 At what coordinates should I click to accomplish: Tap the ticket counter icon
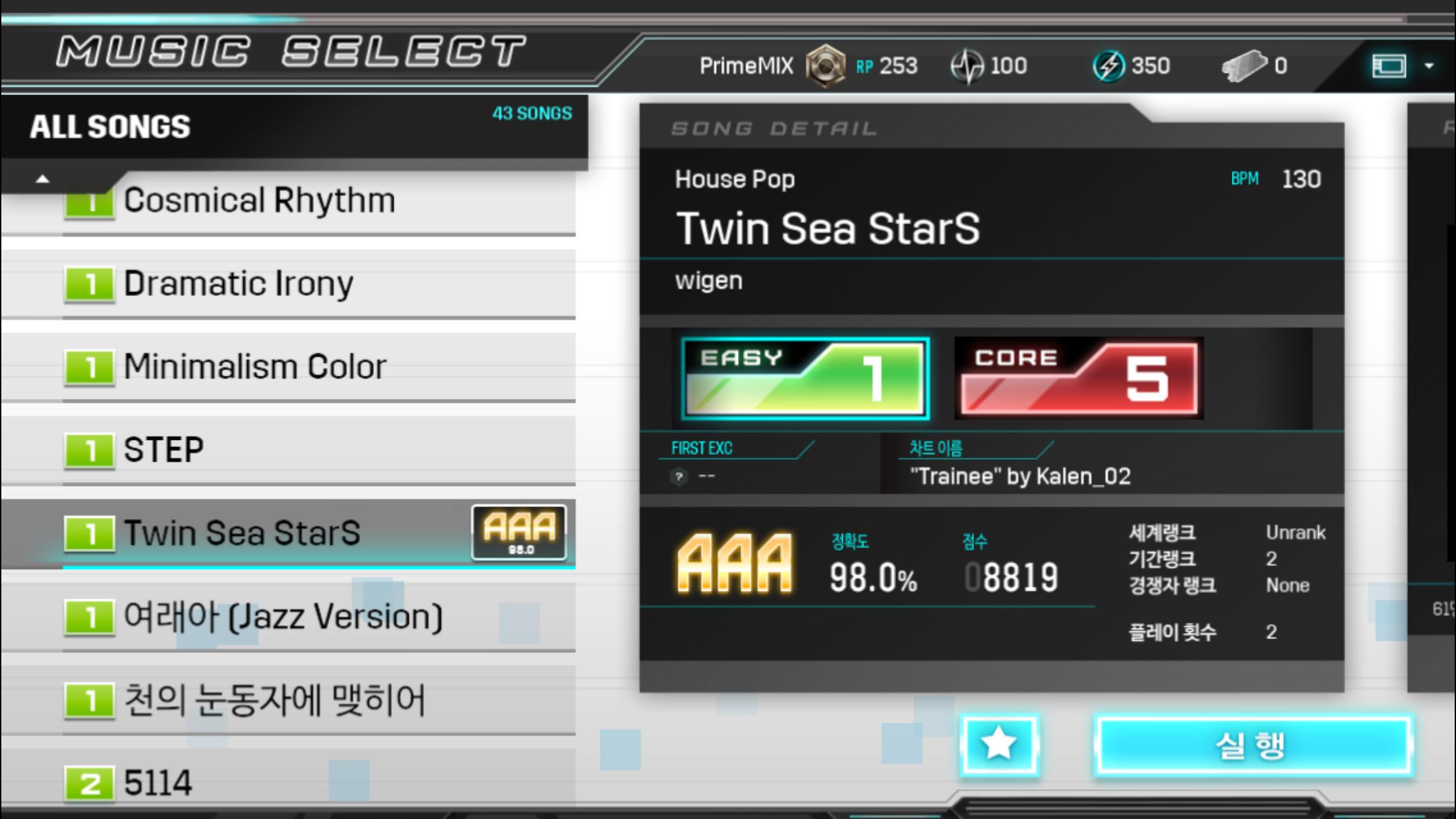[x=1244, y=66]
